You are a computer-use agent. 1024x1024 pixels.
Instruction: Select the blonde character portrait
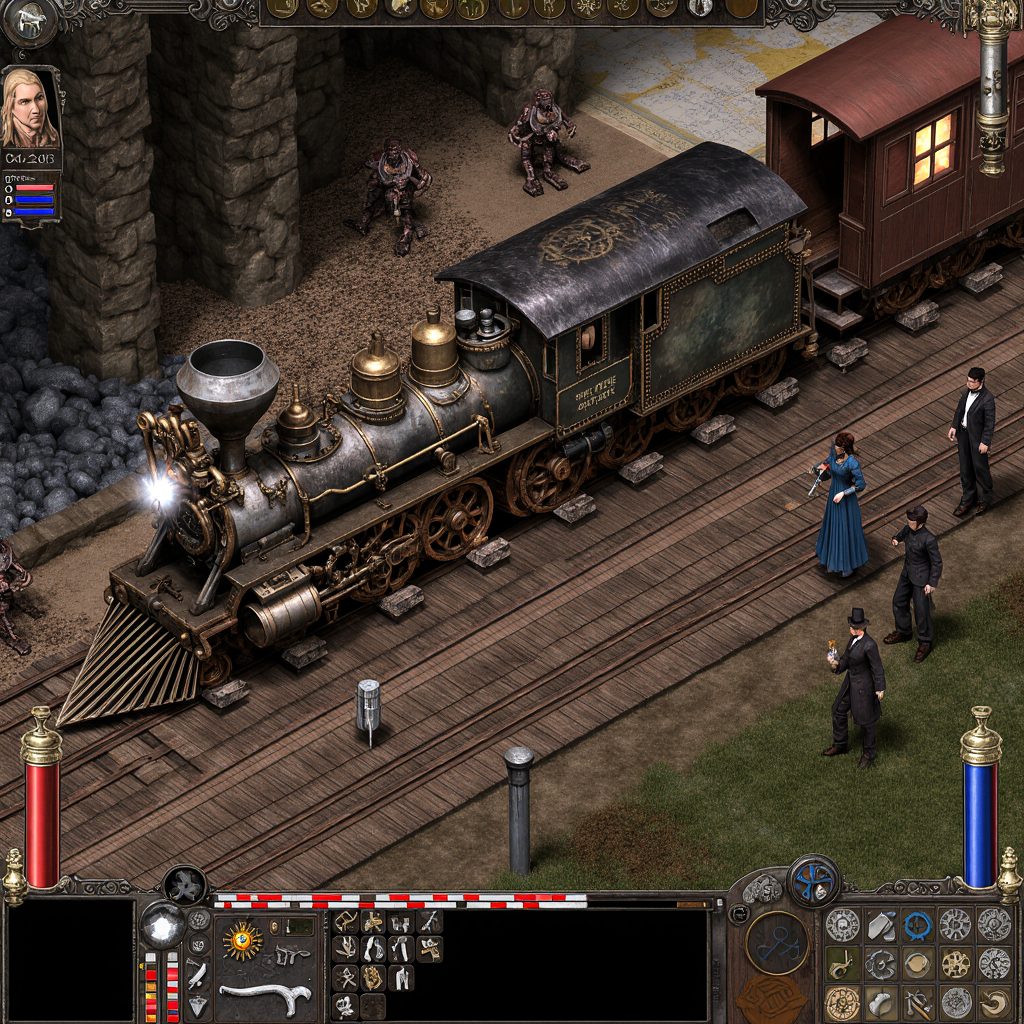(x=30, y=108)
